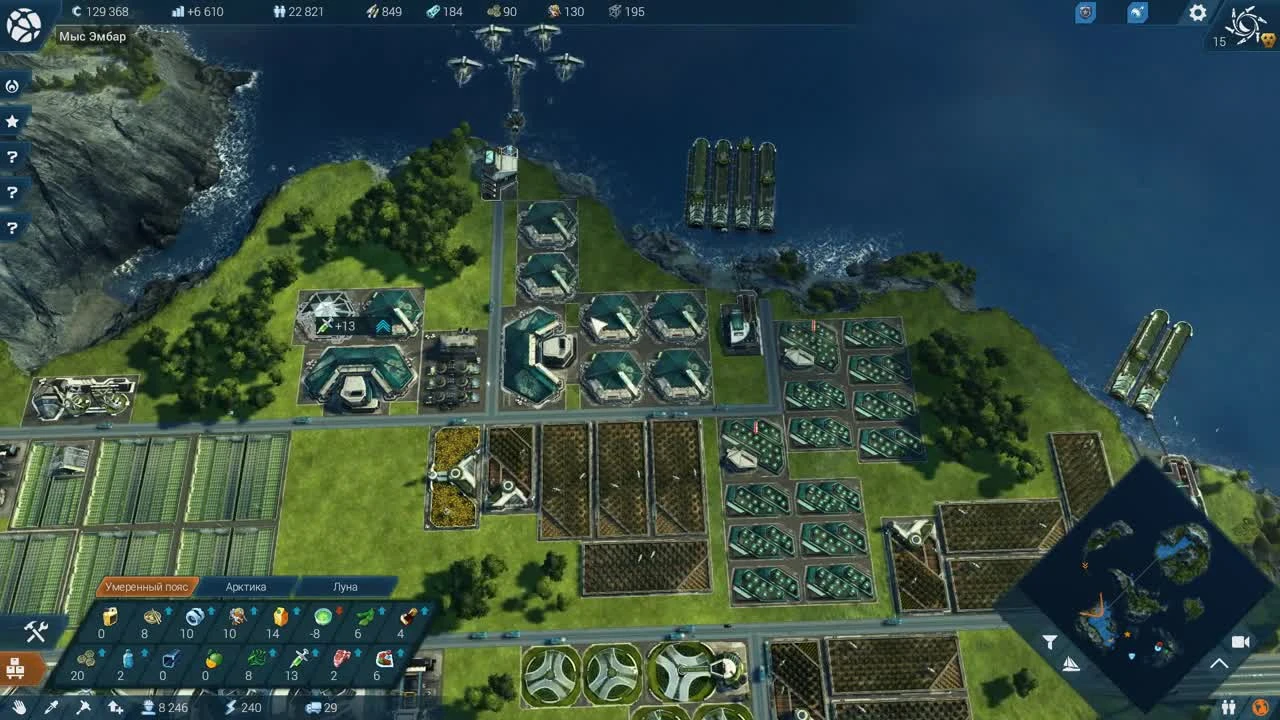Open the world map via the top-left globe
This screenshot has width=1280, height=720.
(24, 25)
